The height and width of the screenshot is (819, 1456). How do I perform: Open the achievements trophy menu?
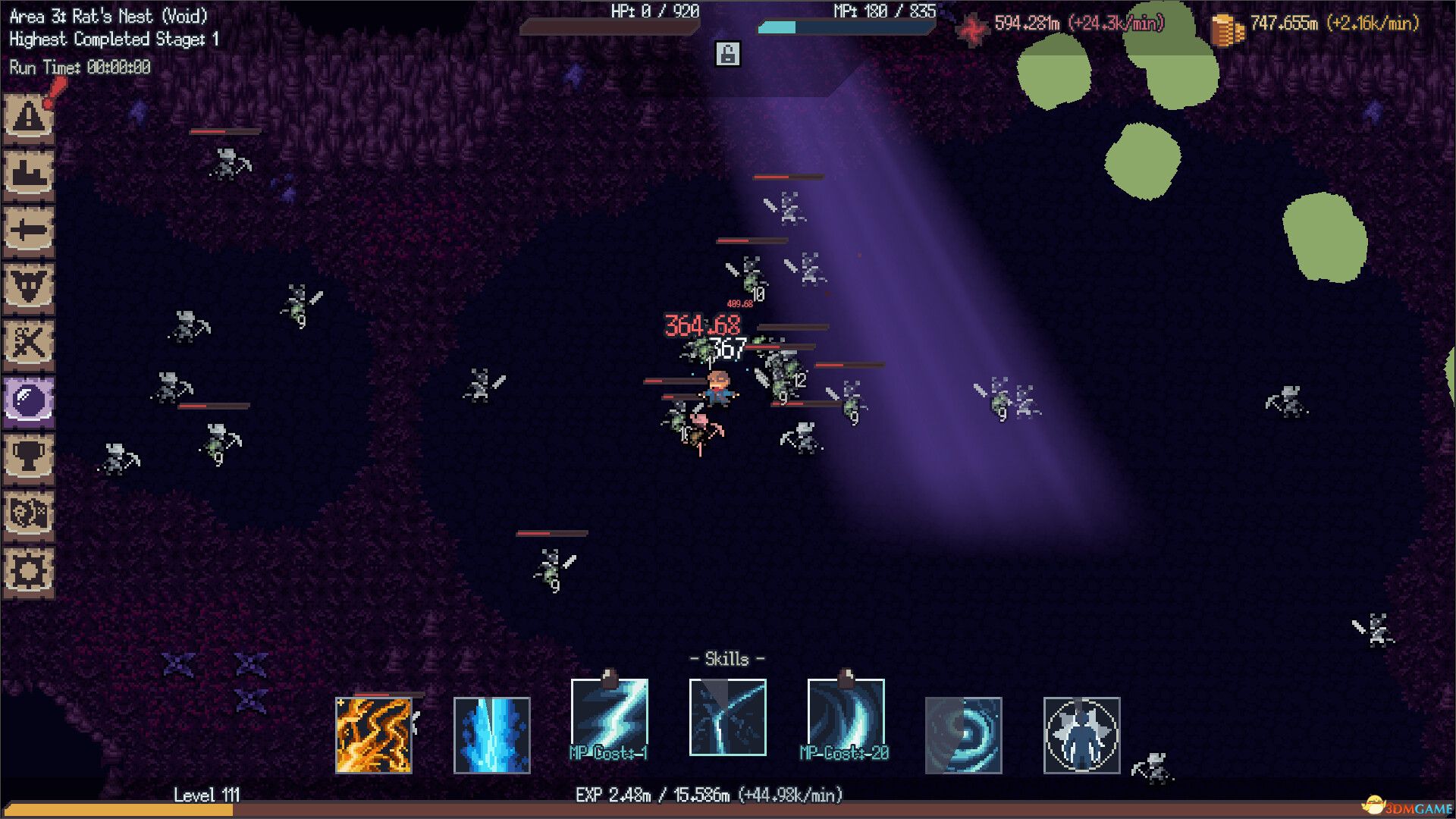[x=30, y=458]
